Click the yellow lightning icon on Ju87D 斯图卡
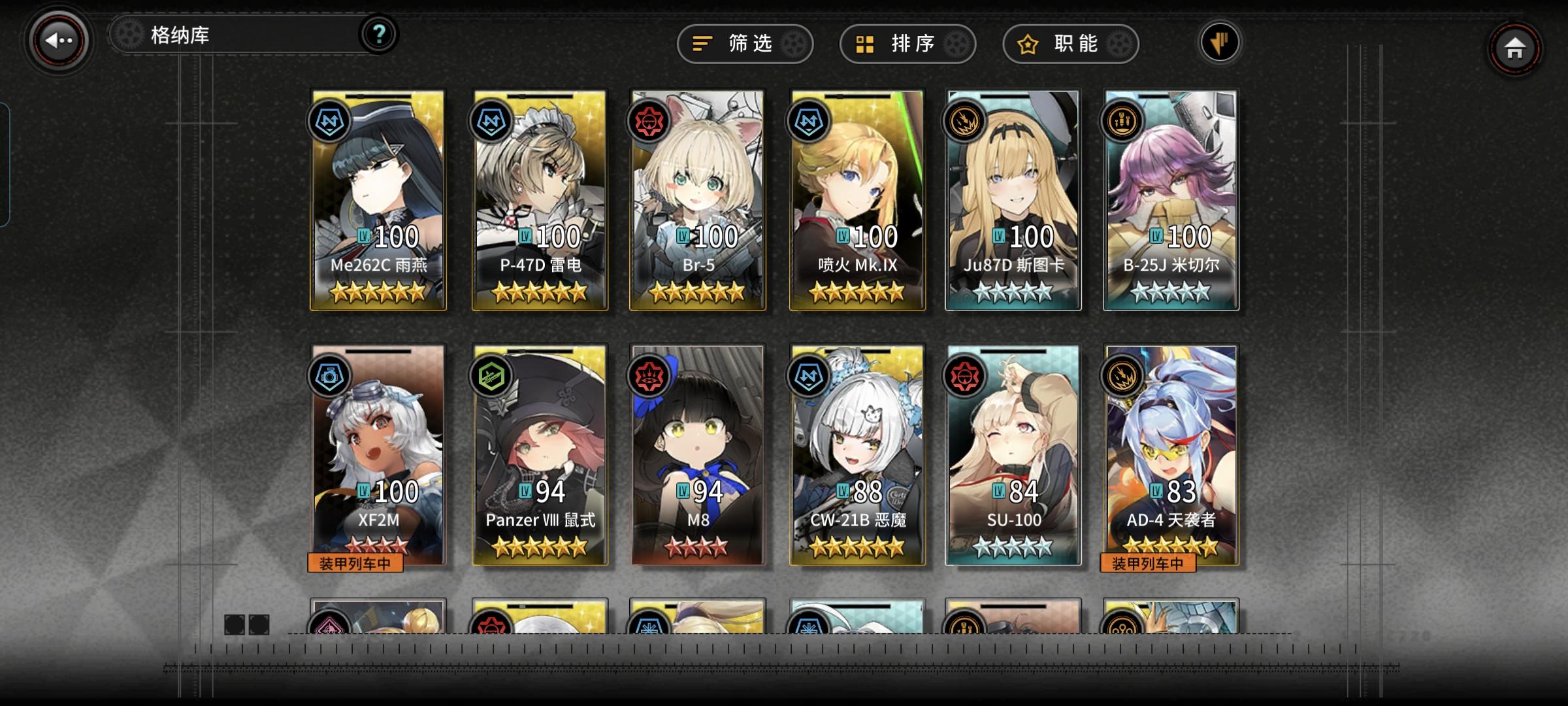The image size is (1568, 706). click(x=968, y=121)
